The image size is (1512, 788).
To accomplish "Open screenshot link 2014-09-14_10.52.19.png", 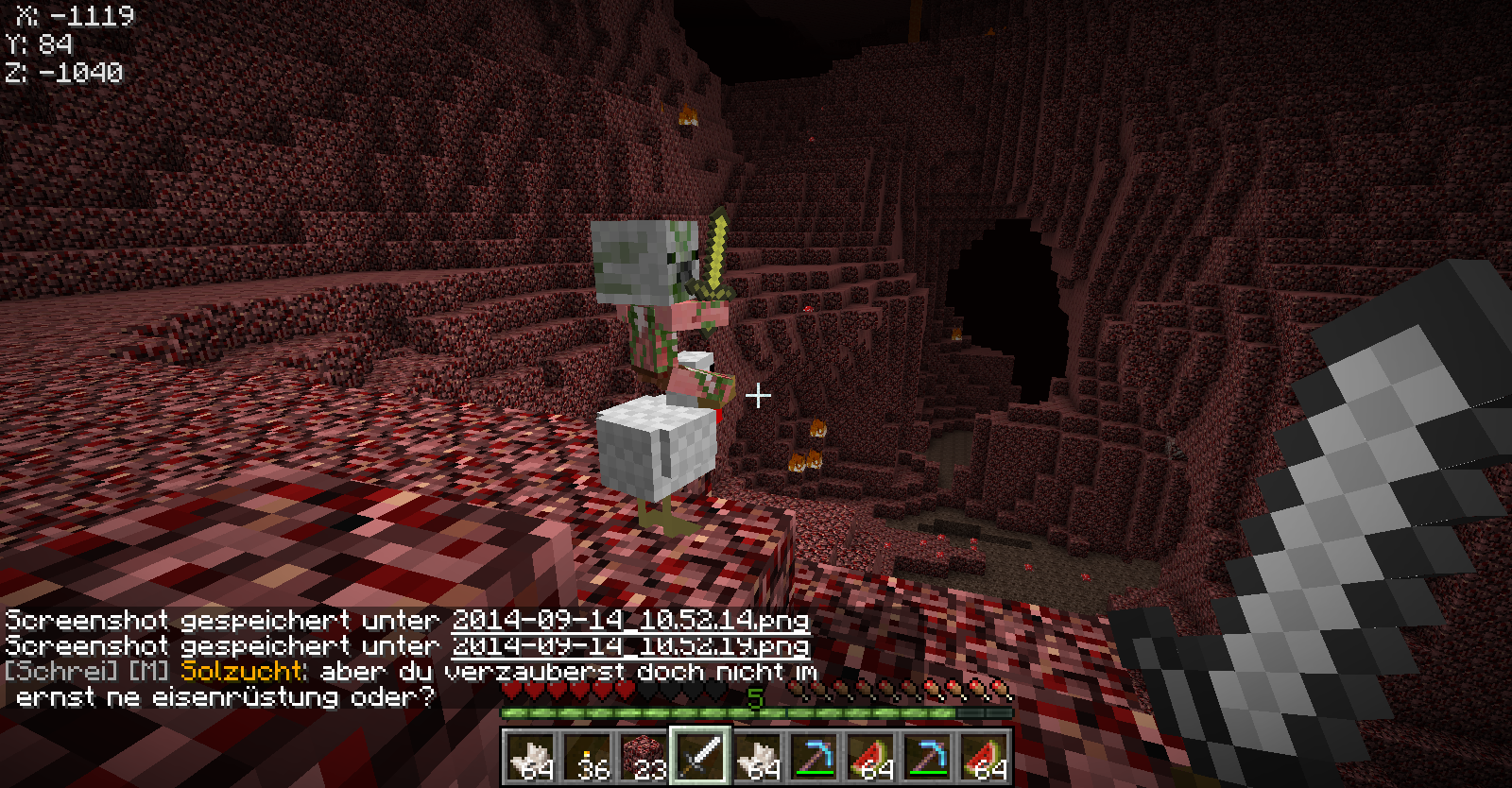I will [x=630, y=646].
